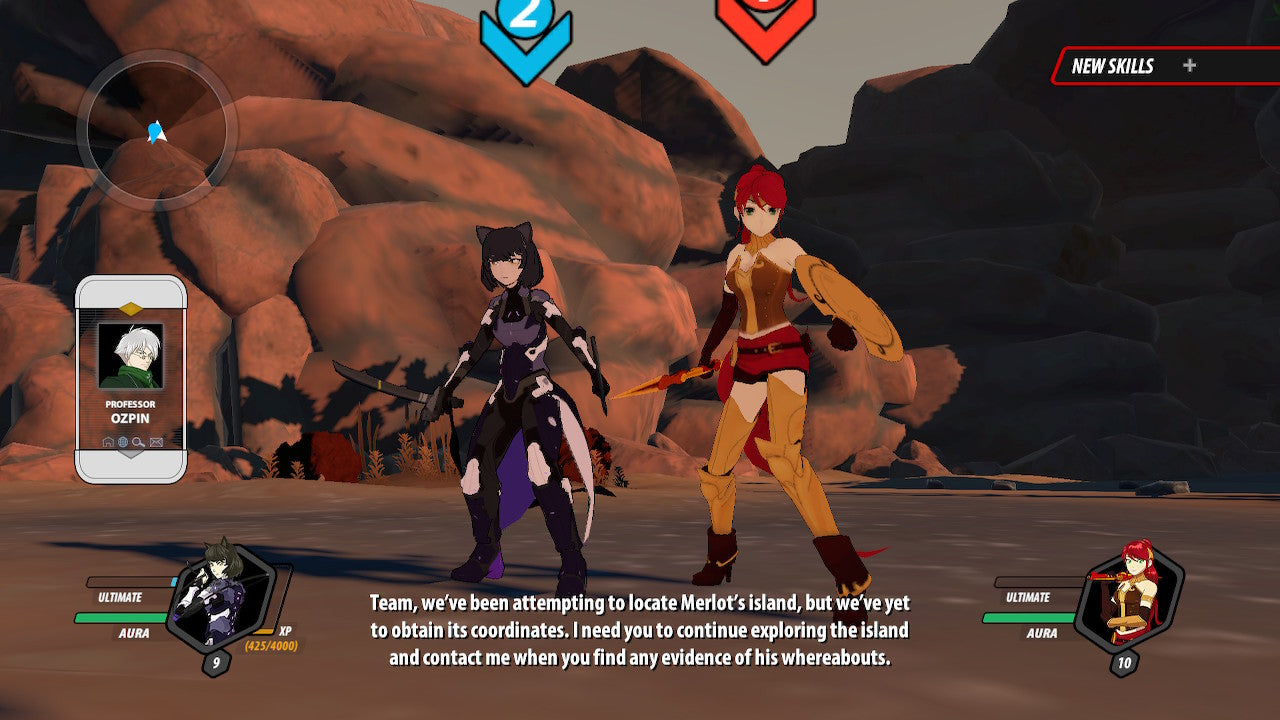Image resolution: width=1280 pixels, height=720 pixels.
Task: Toggle Ozpin's call card display
Action: (131, 380)
